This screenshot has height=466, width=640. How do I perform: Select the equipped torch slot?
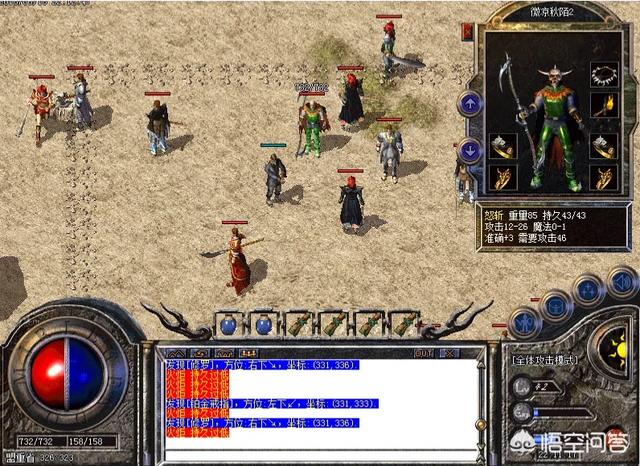tap(603, 105)
